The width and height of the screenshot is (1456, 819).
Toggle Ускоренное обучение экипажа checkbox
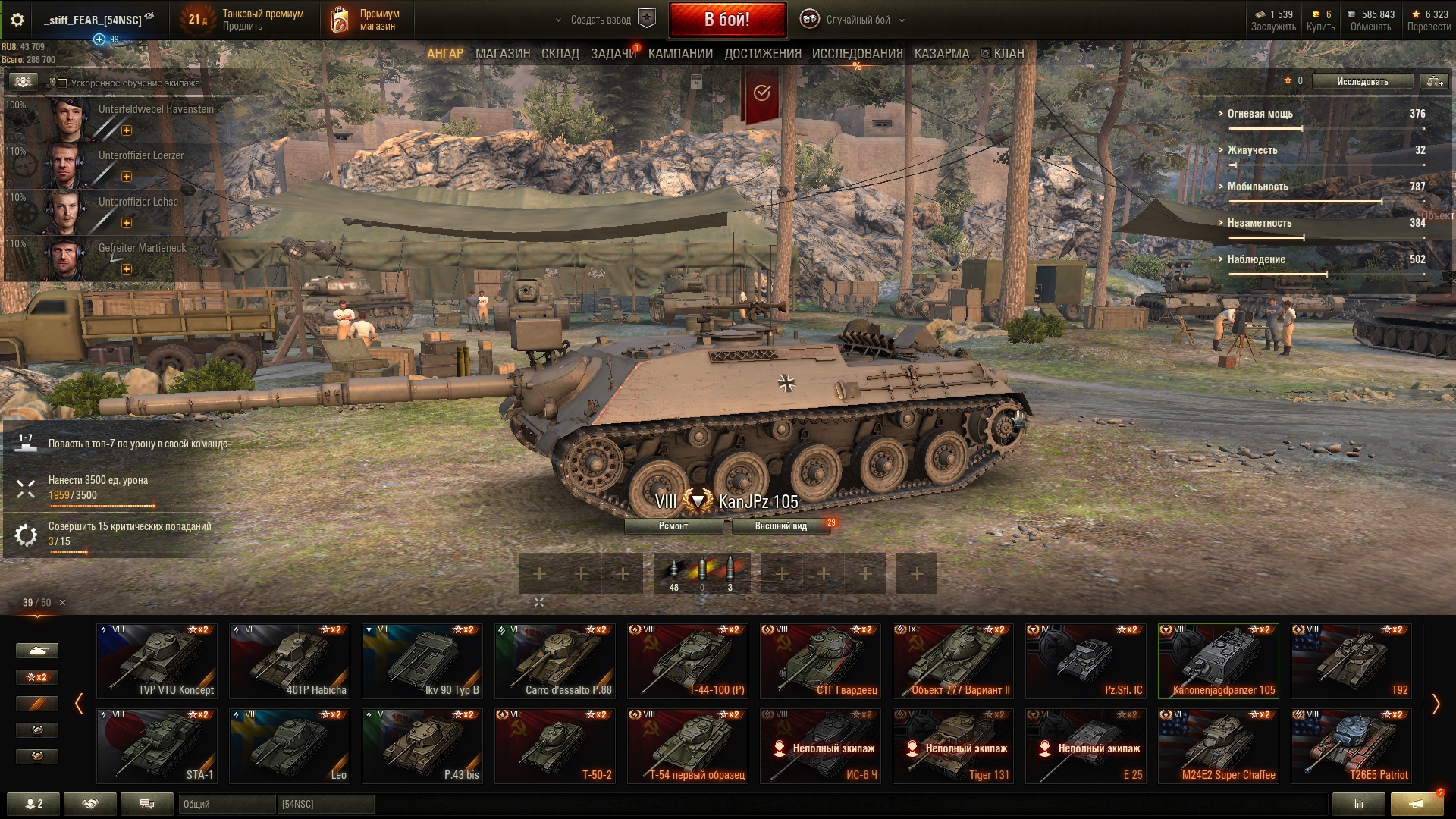[63, 83]
